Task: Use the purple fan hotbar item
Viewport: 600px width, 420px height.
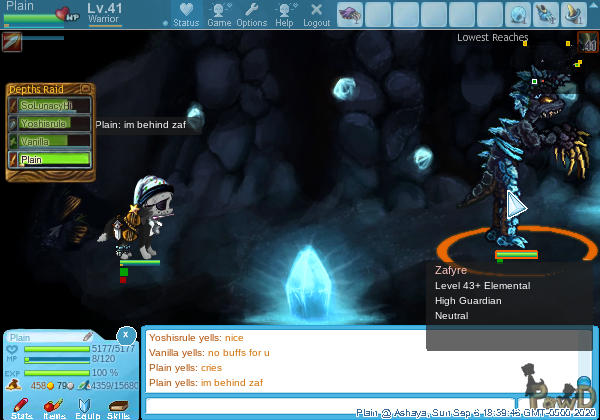Action: coord(351,14)
